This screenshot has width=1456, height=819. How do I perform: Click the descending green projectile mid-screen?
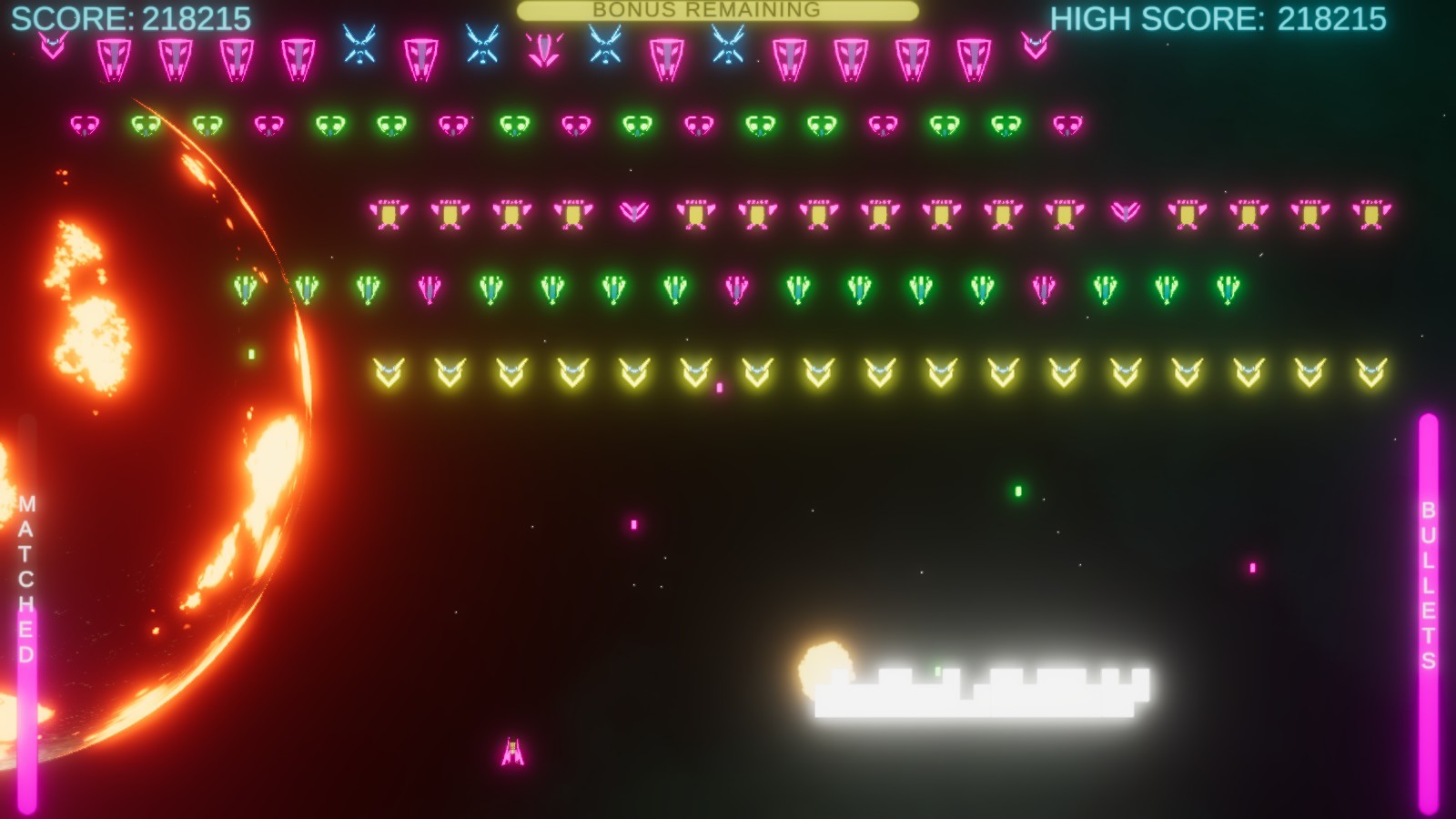[x=1016, y=490]
